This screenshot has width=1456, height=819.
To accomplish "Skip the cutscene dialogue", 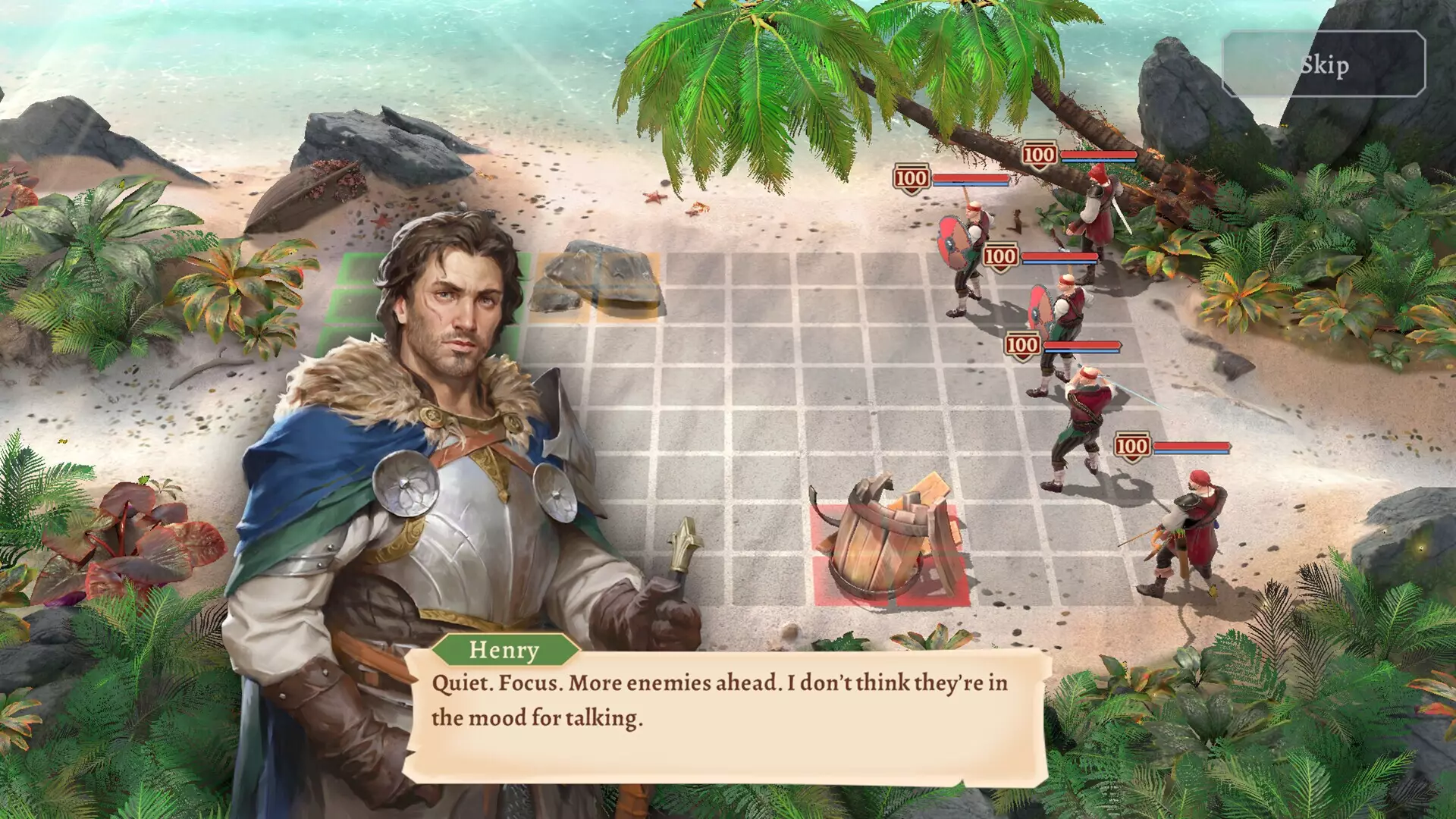I will click(x=1324, y=64).
